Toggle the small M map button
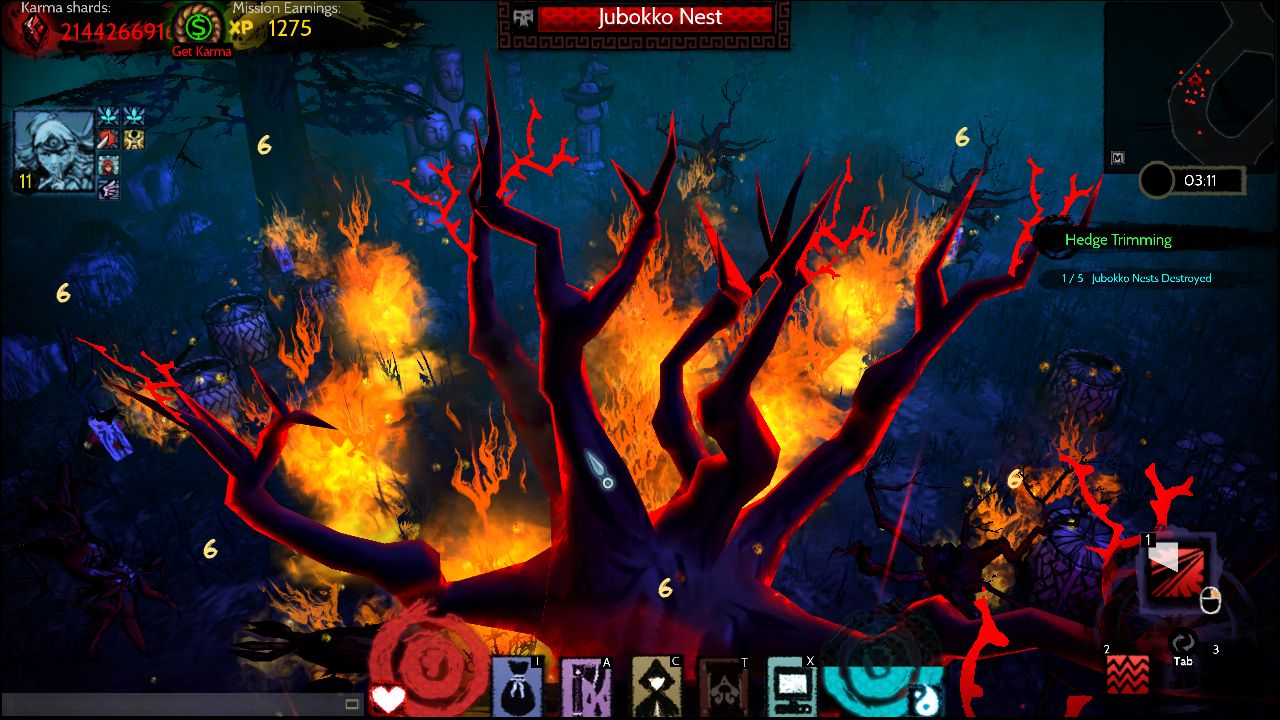The image size is (1280, 720). 1119,157
